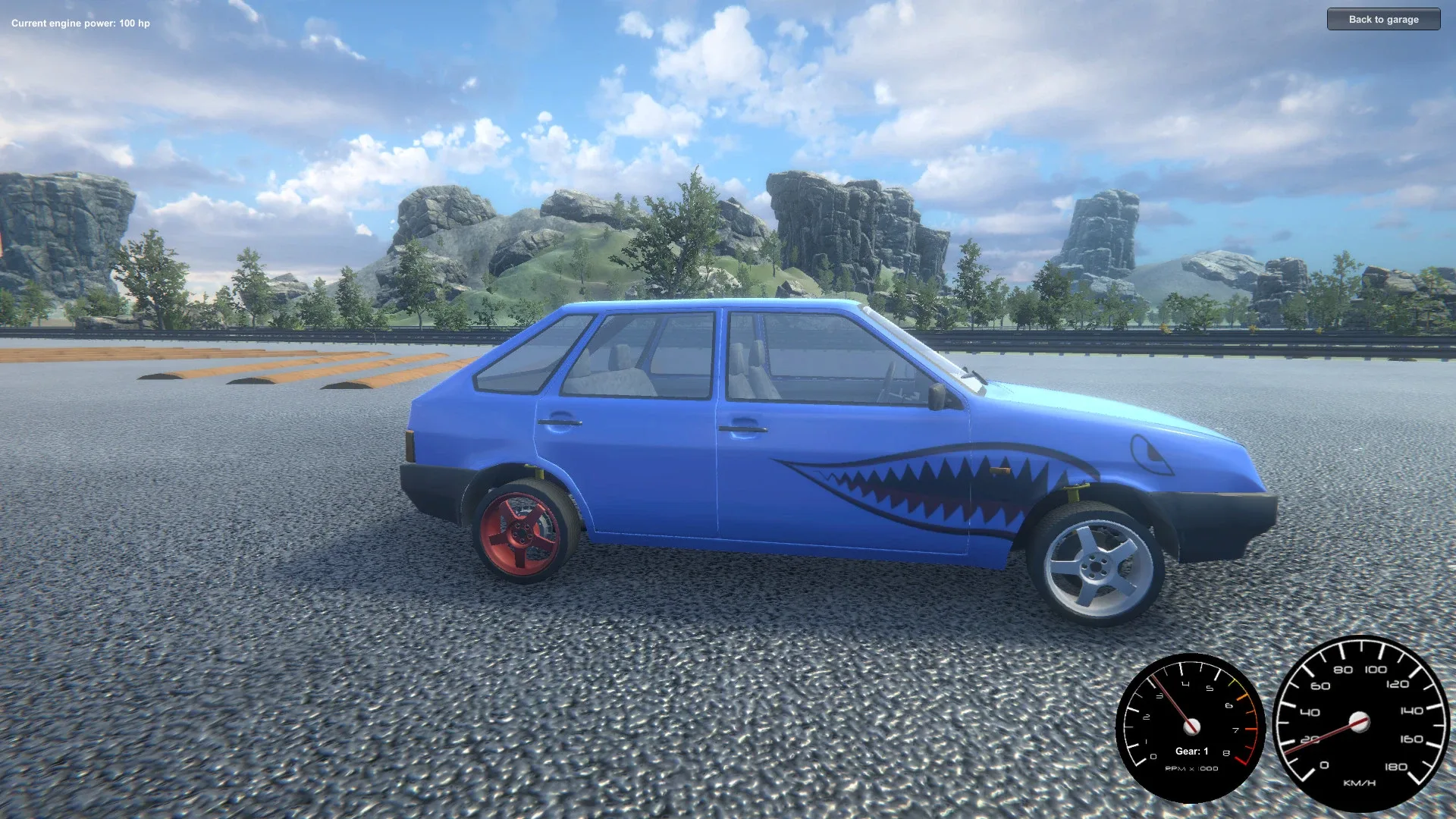Click the RPM x 1000 label
The width and height of the screenshot is (1456, 819).
coord(1192,768)
